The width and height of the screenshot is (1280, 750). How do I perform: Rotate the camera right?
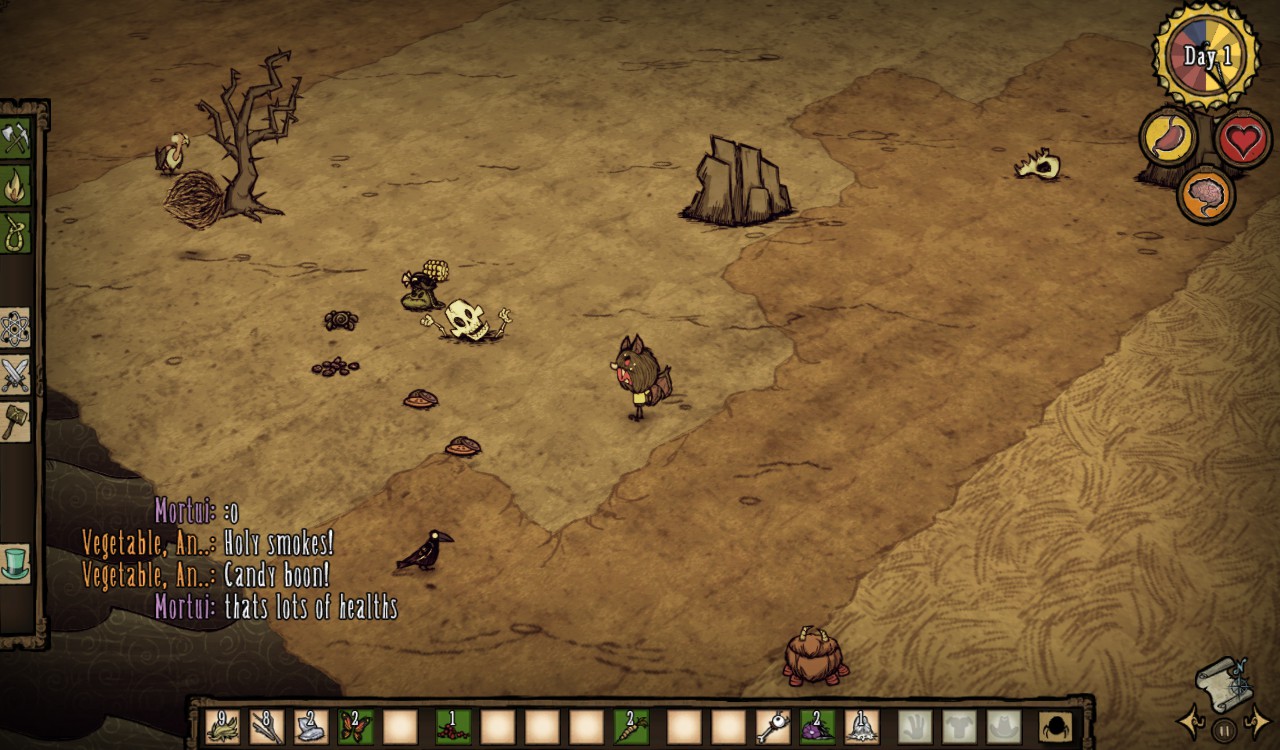(1258, 720)
